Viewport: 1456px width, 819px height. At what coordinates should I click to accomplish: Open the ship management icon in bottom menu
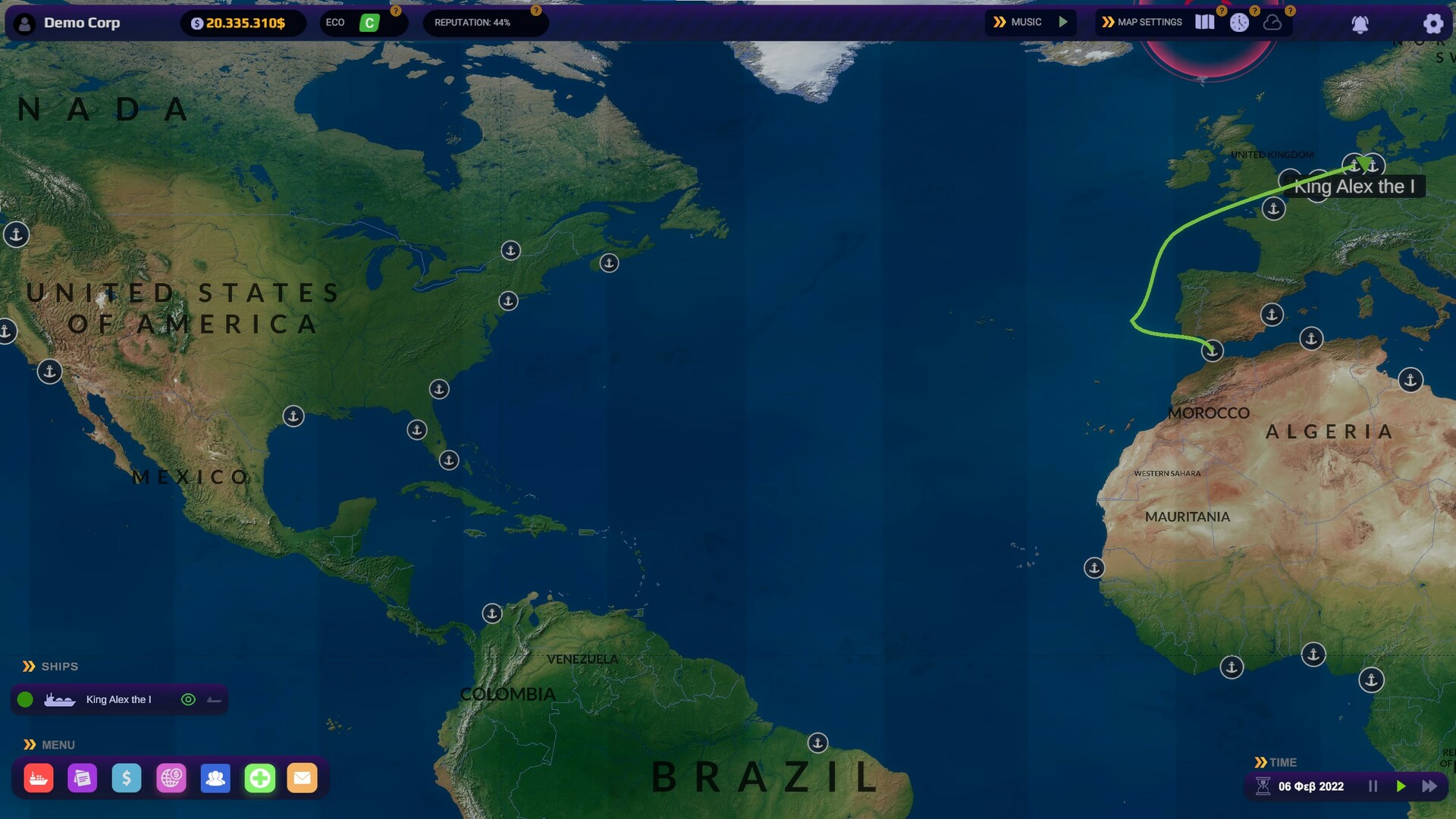[x=38, y=777]
